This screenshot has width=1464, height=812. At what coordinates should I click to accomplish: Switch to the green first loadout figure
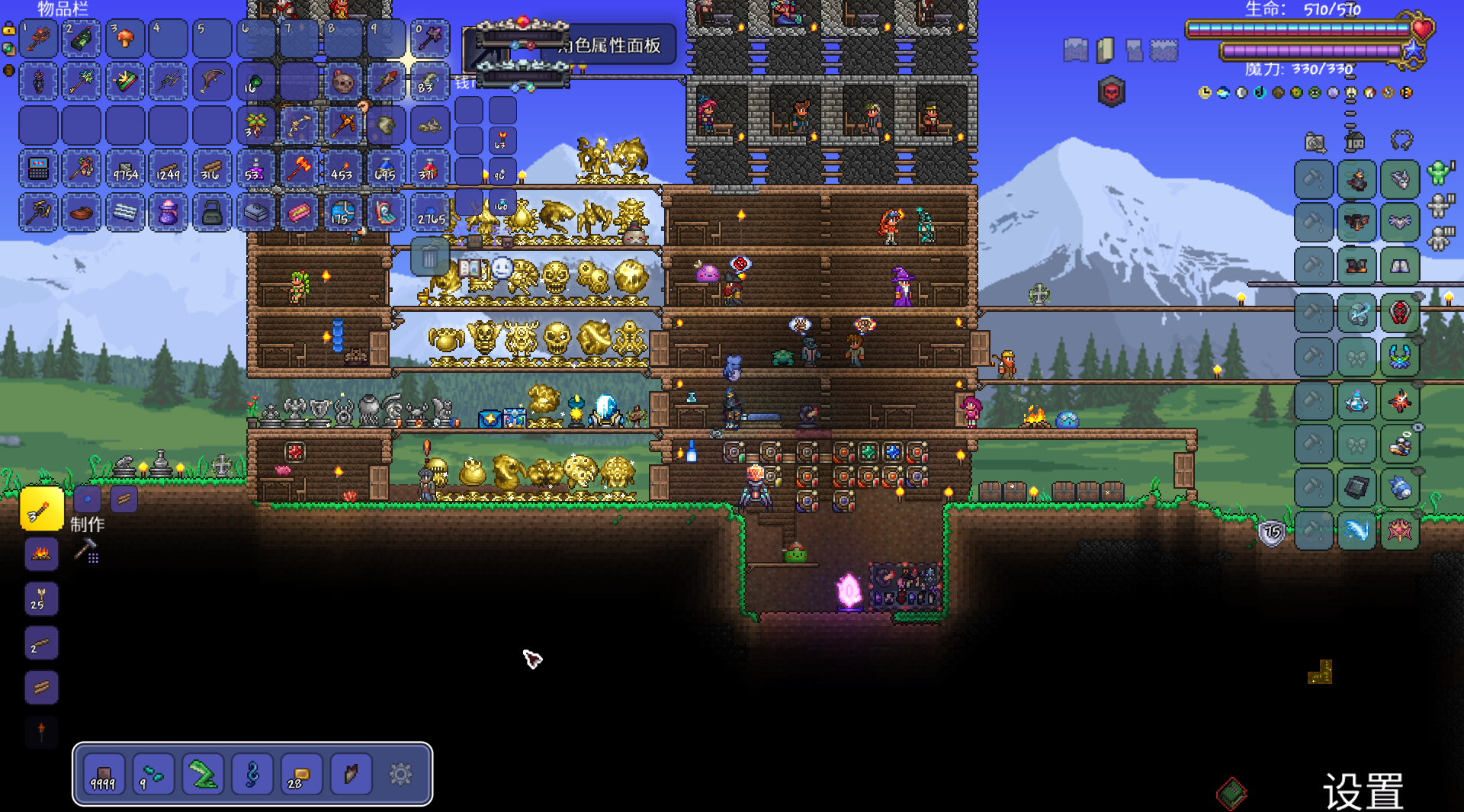click(1439, 172)
